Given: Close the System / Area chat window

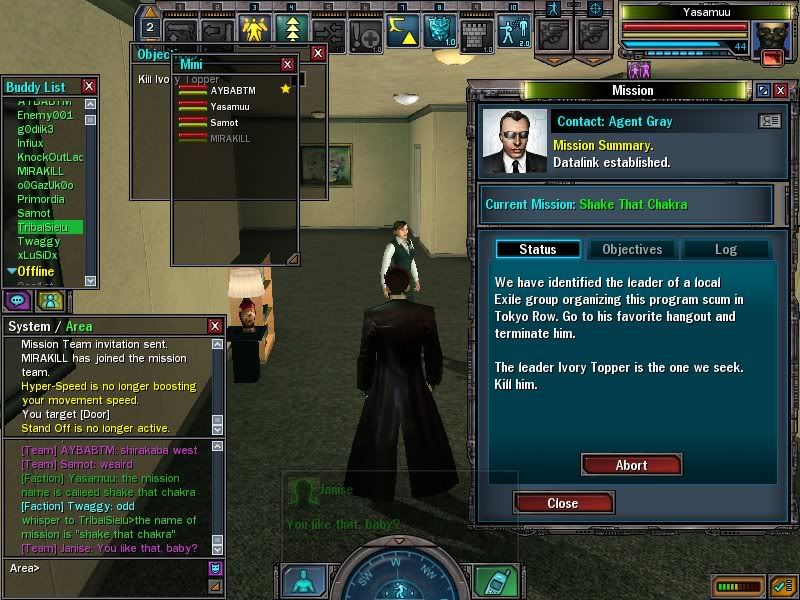Looking at the screenshot, I should pos(215,326).
